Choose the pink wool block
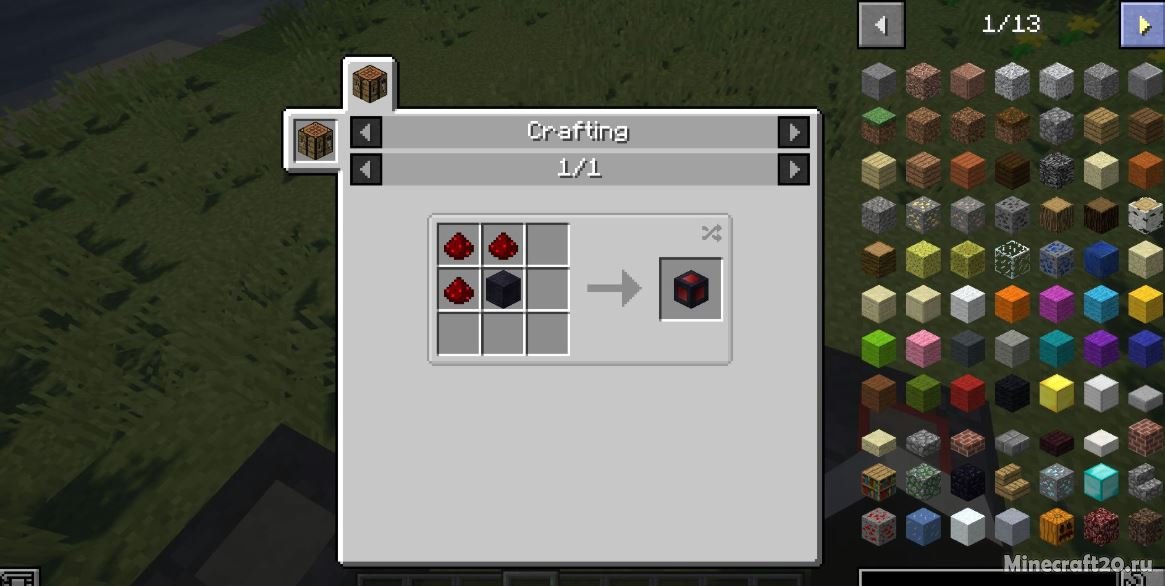 coord(923,349)
